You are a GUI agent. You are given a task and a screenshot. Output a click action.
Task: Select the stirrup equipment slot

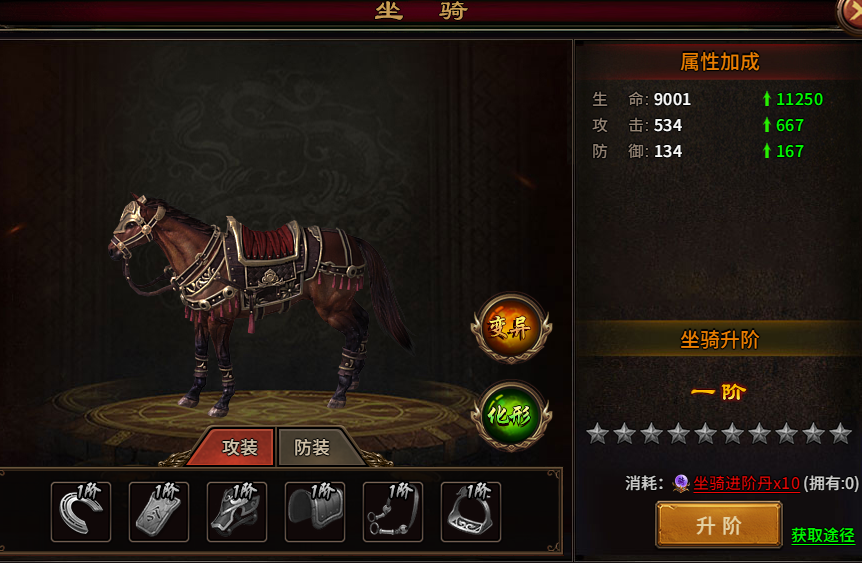pyautogui.click(x=471, y=512)
